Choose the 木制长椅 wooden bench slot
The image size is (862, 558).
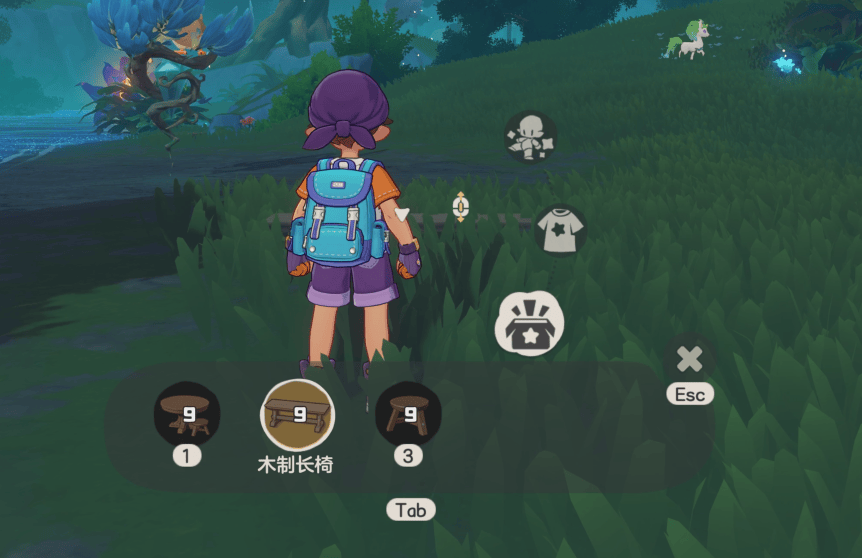pyautogui.click(x=298, y=414)
